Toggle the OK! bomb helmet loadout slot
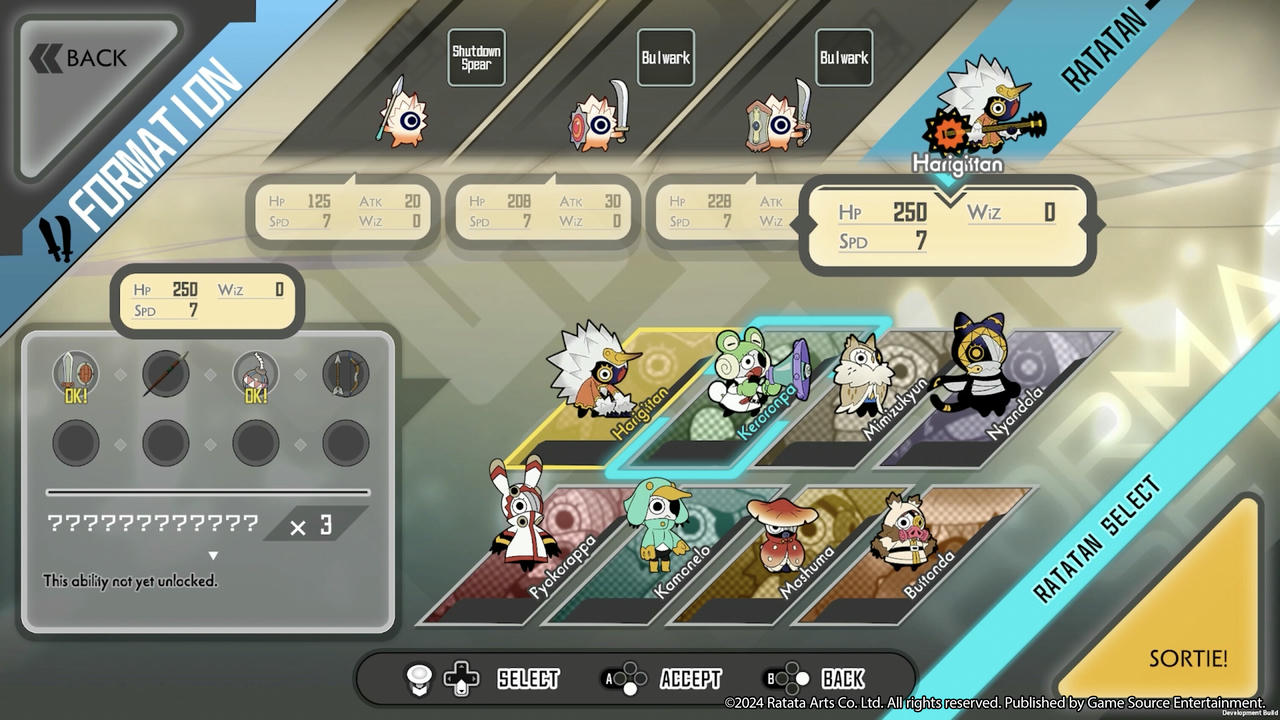 point(255,375)
